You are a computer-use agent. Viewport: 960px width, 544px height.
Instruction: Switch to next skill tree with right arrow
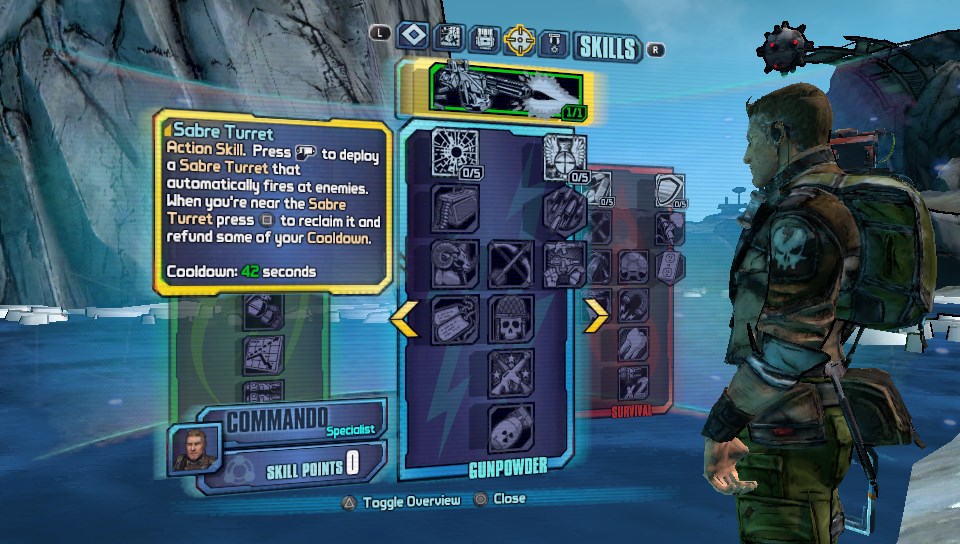point(596,317)
